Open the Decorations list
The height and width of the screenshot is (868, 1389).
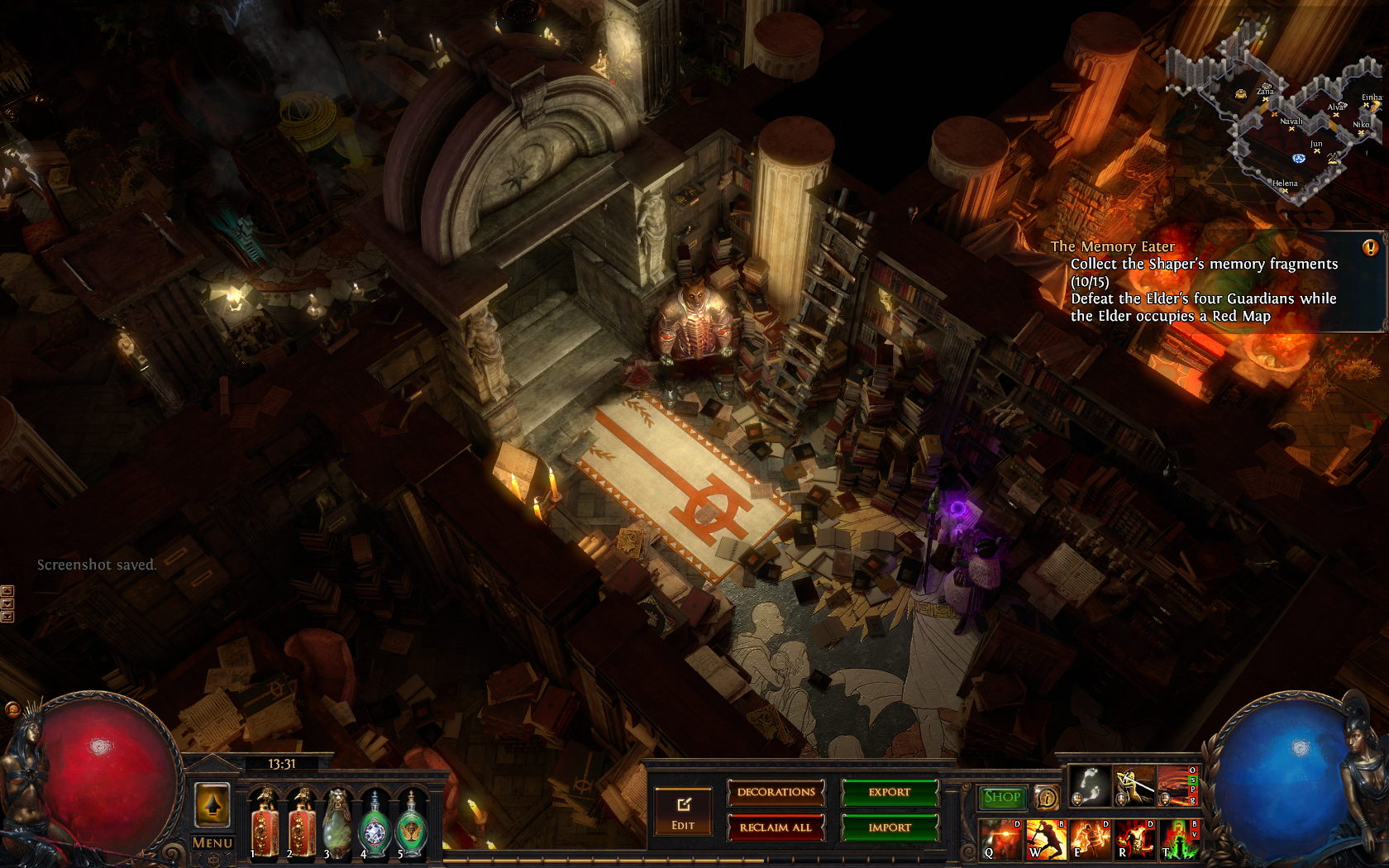coord(776,792)
